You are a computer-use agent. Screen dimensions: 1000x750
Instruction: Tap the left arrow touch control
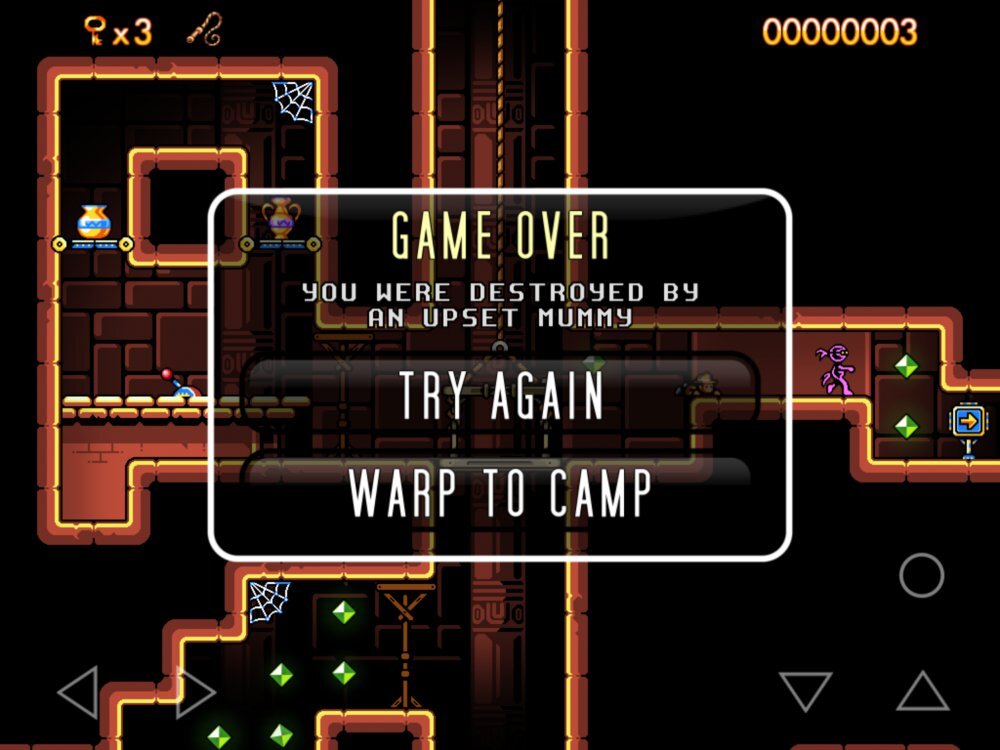point(77,691)
